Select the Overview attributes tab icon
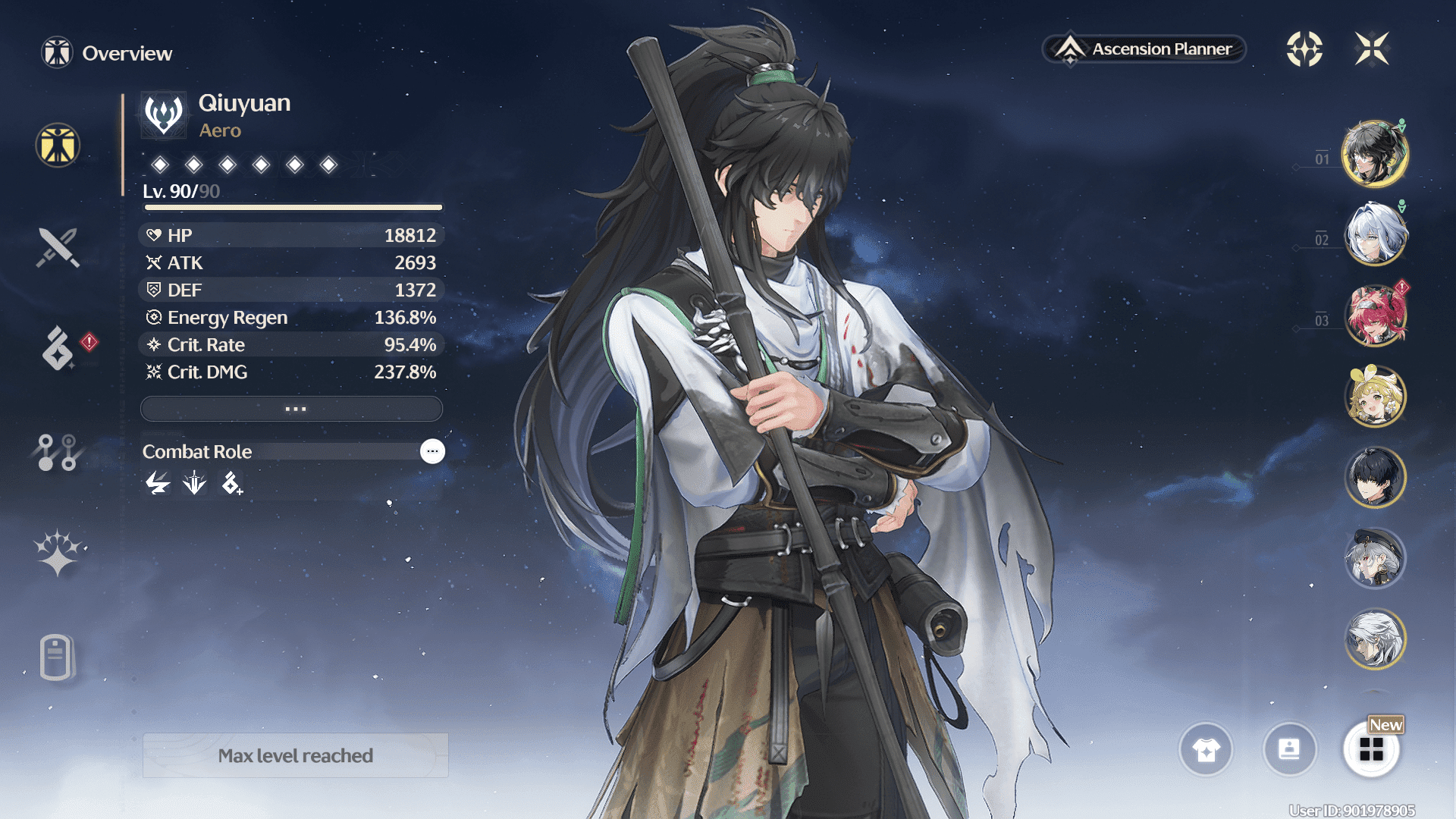 point(58,145)
